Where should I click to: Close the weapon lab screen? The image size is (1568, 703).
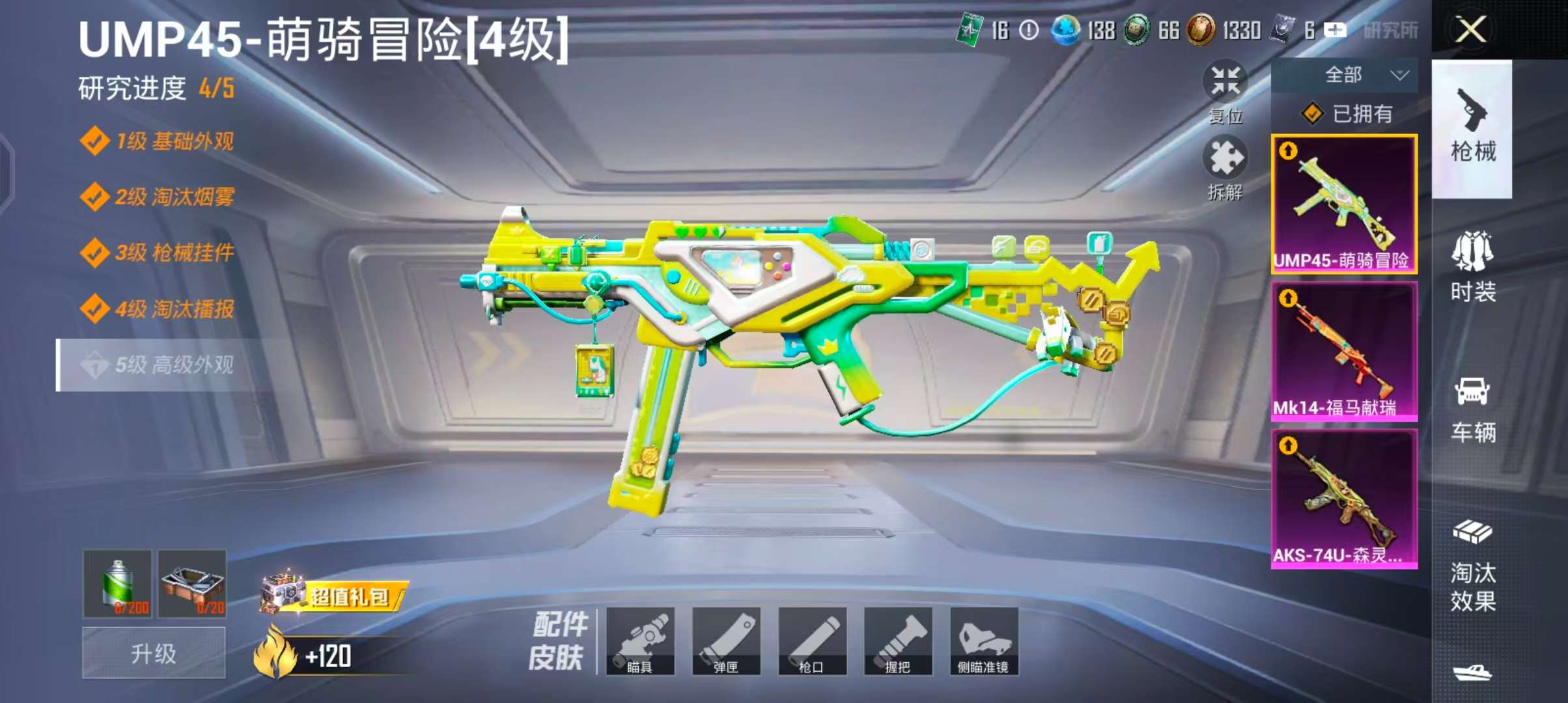pos(1470,30)
